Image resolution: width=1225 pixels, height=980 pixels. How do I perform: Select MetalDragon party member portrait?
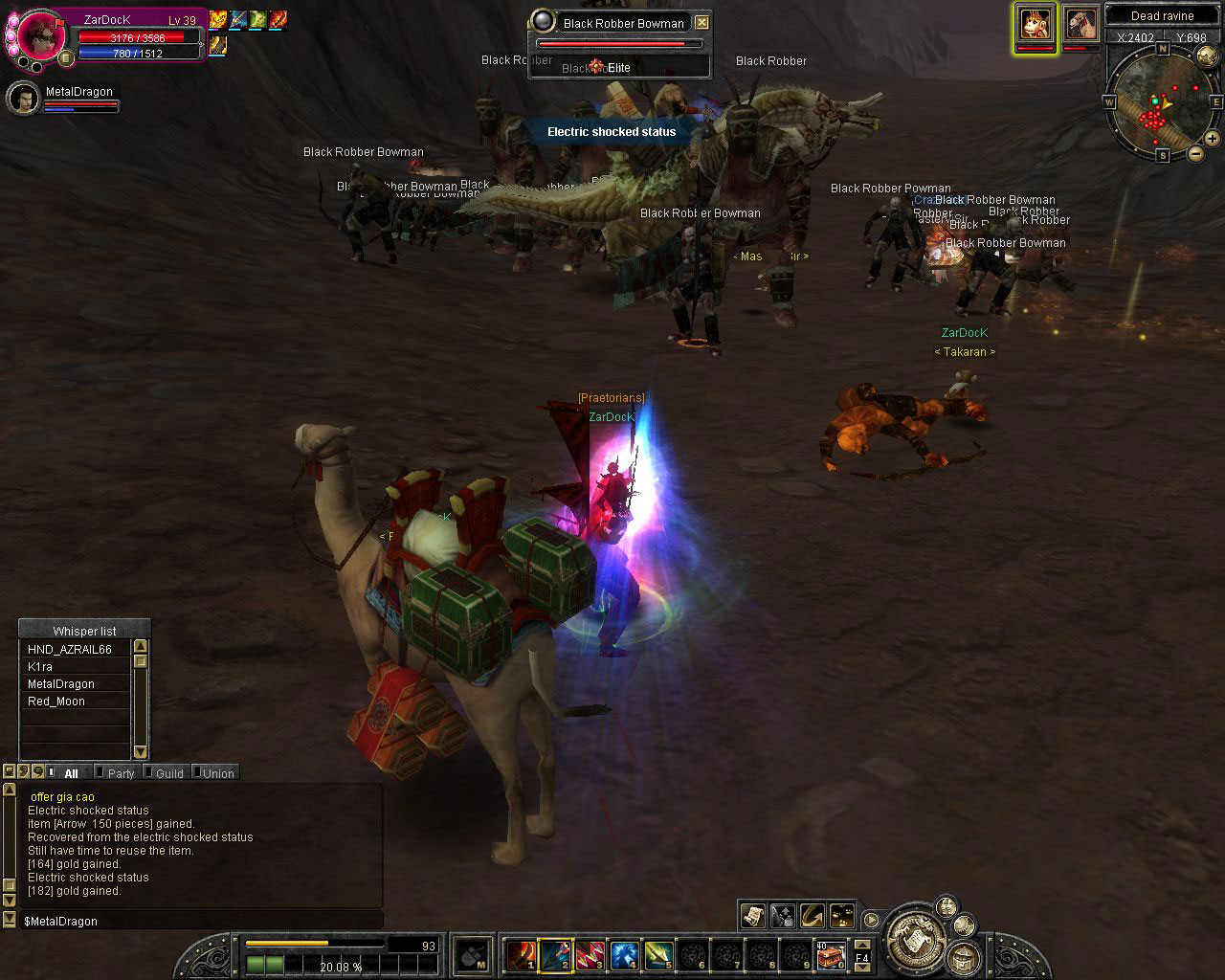tap(23, 99)
